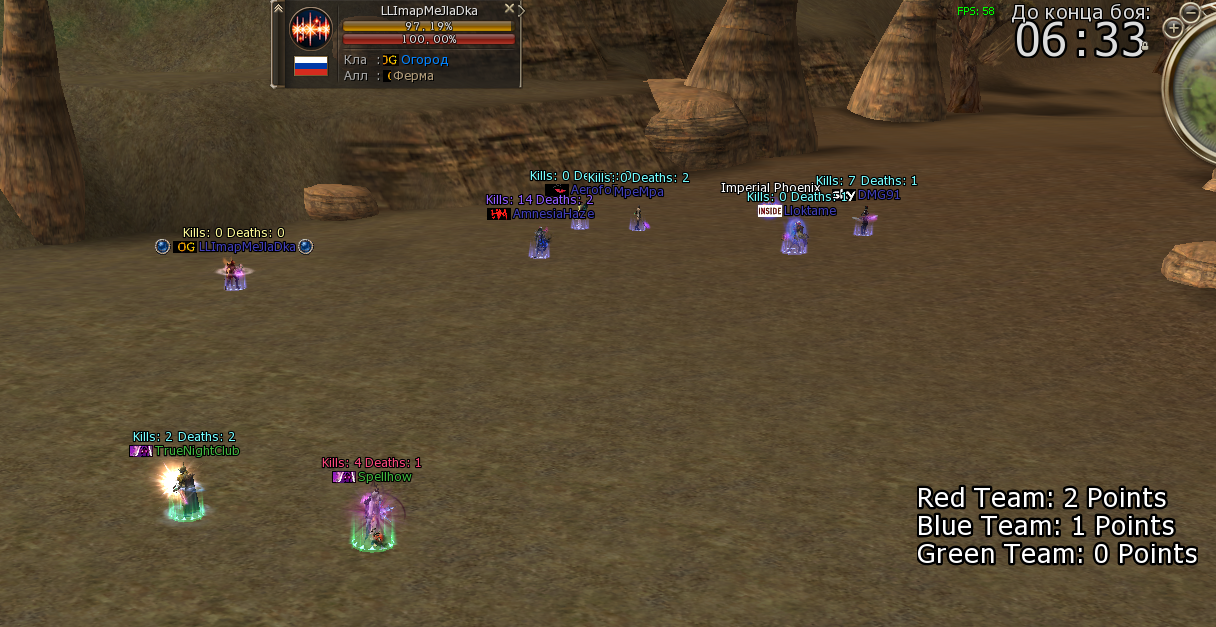The image size is (1216, 627).
Task: Toggle the small lock icon by timer
Action: (x=1144, y=46)
